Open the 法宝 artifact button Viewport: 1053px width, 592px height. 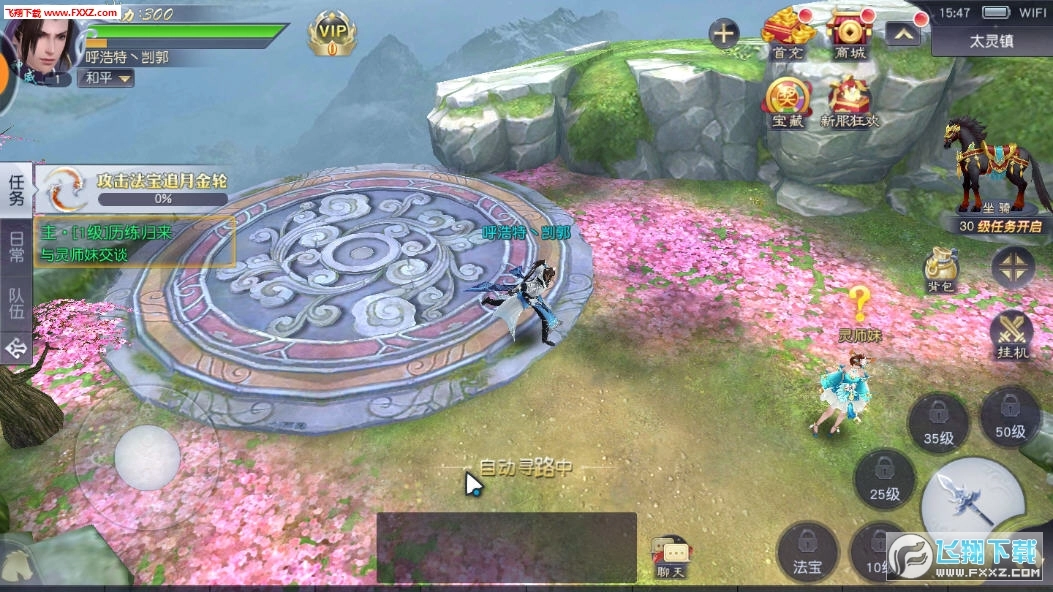807,551
